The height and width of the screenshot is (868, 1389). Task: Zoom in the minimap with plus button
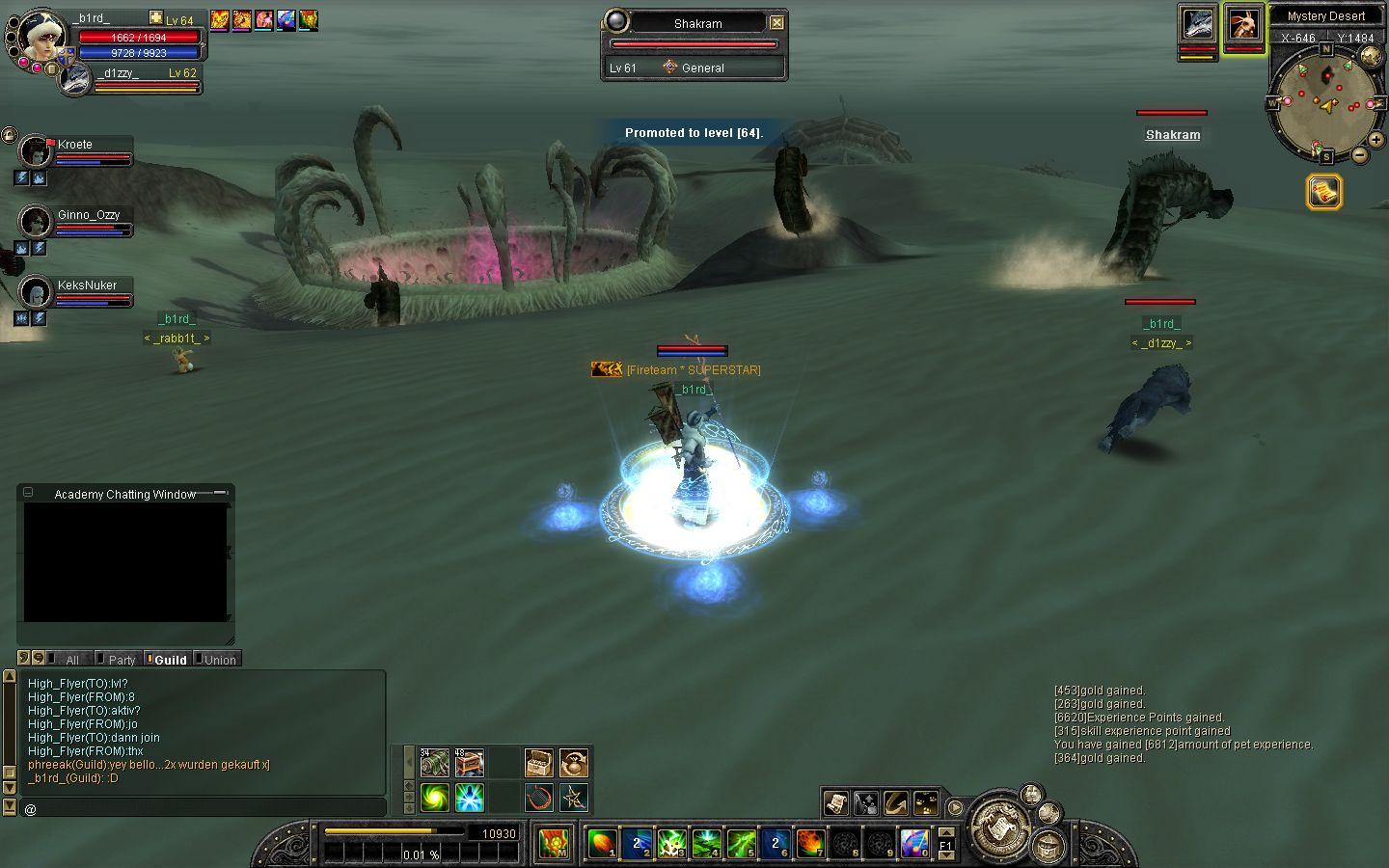pyautogui.click(x=1376, y=141)
